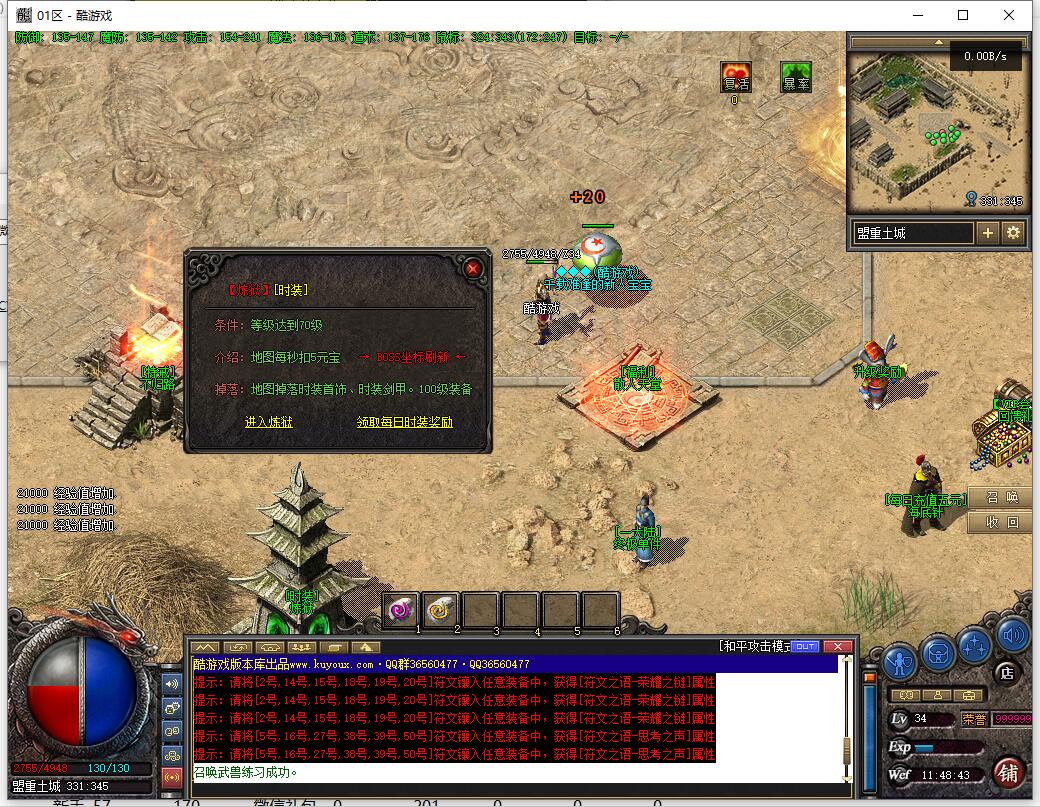Open the minimap gear settings
1040x807 pixels.
coord(1014,233)
